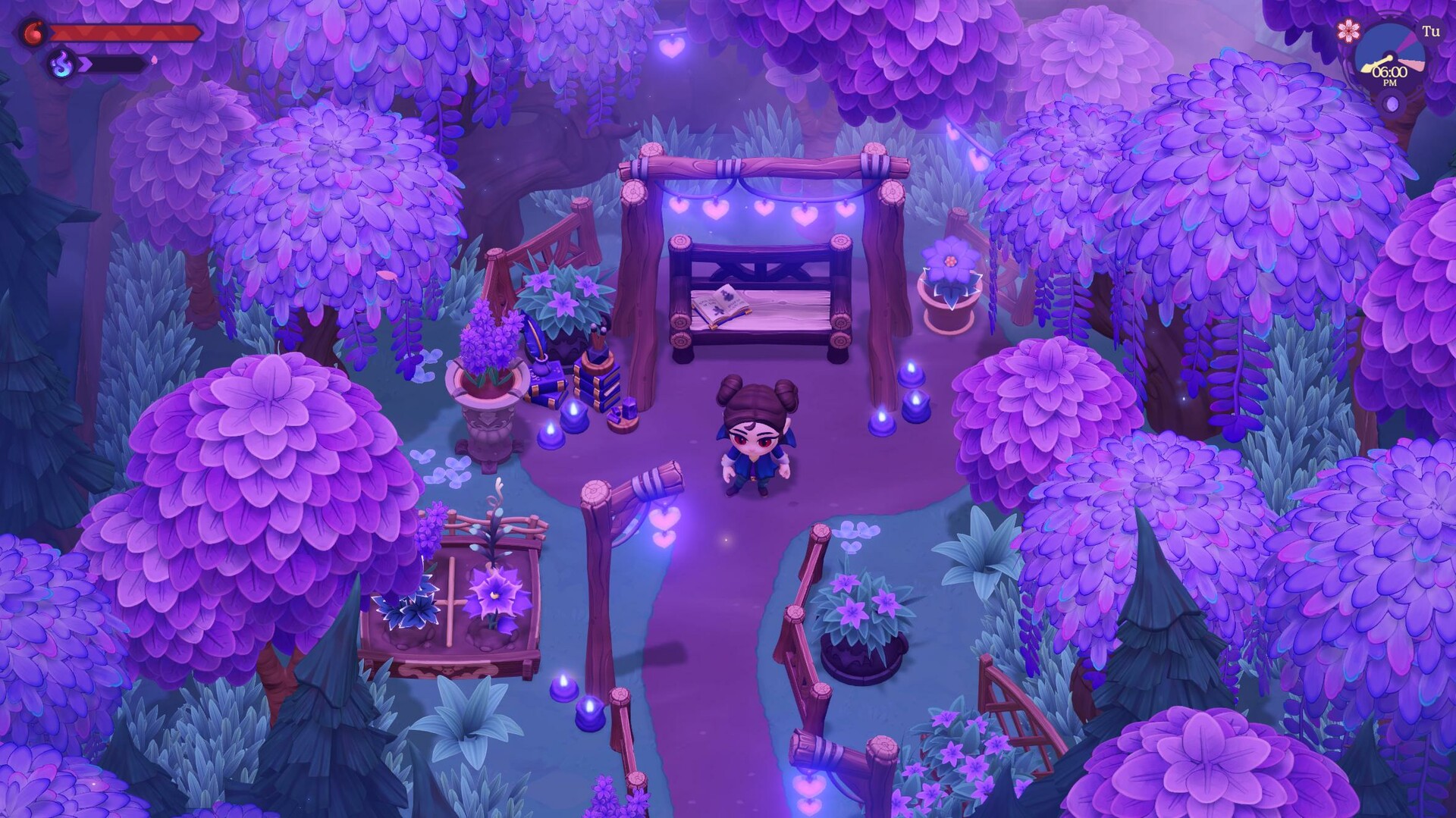Click the small pink petal beside the mana bar
The height and width of the screenshot is (818, 1456).
pos(154,61)
